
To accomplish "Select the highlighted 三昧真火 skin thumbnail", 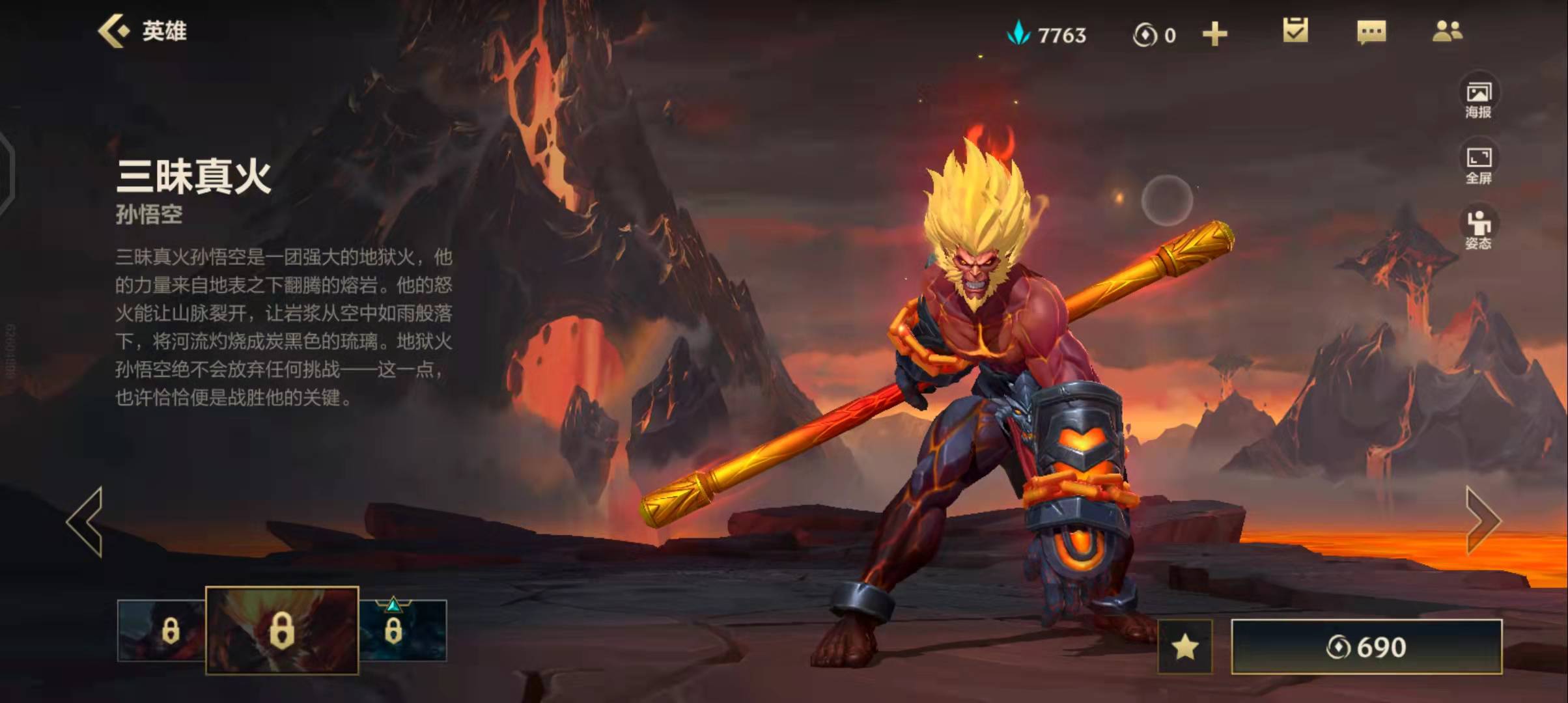I will click(282, 630).
